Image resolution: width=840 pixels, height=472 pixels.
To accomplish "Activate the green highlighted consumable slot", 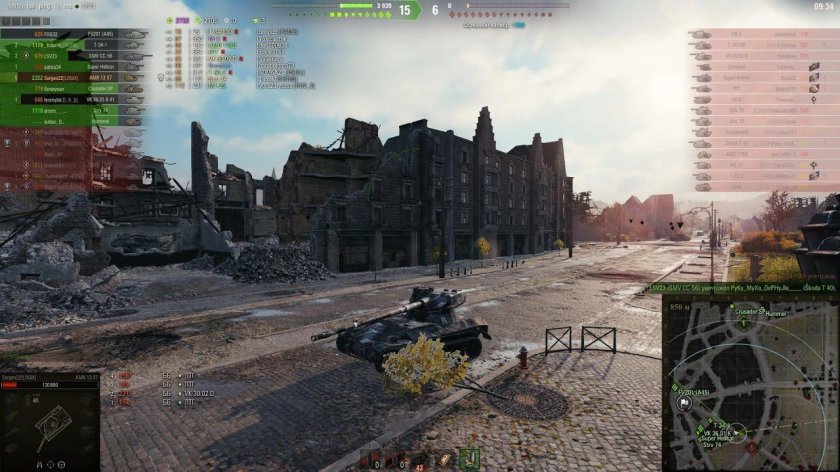I will 468,459.
